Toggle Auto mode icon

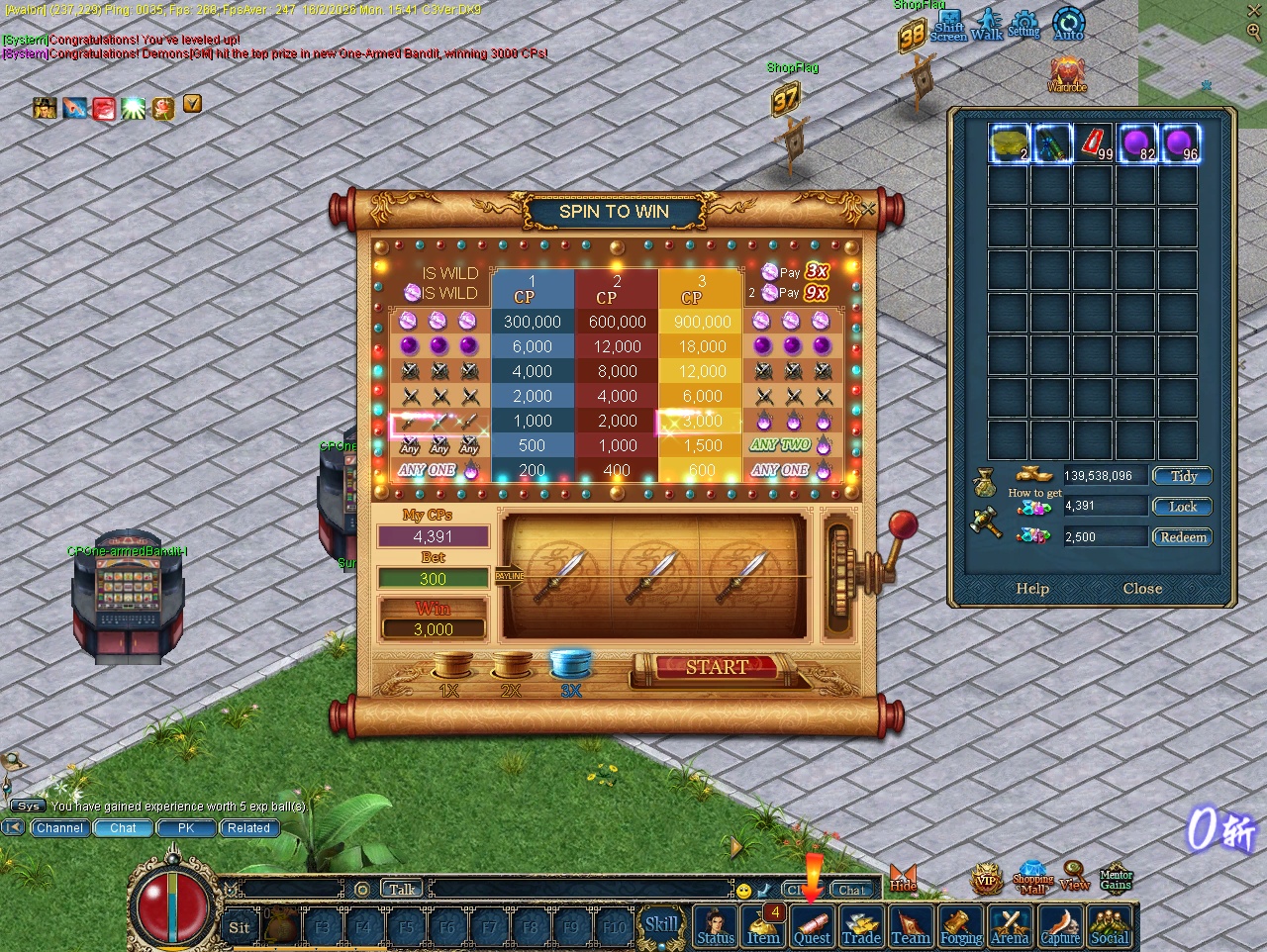pyautogui.click(x=1068, y=24)
